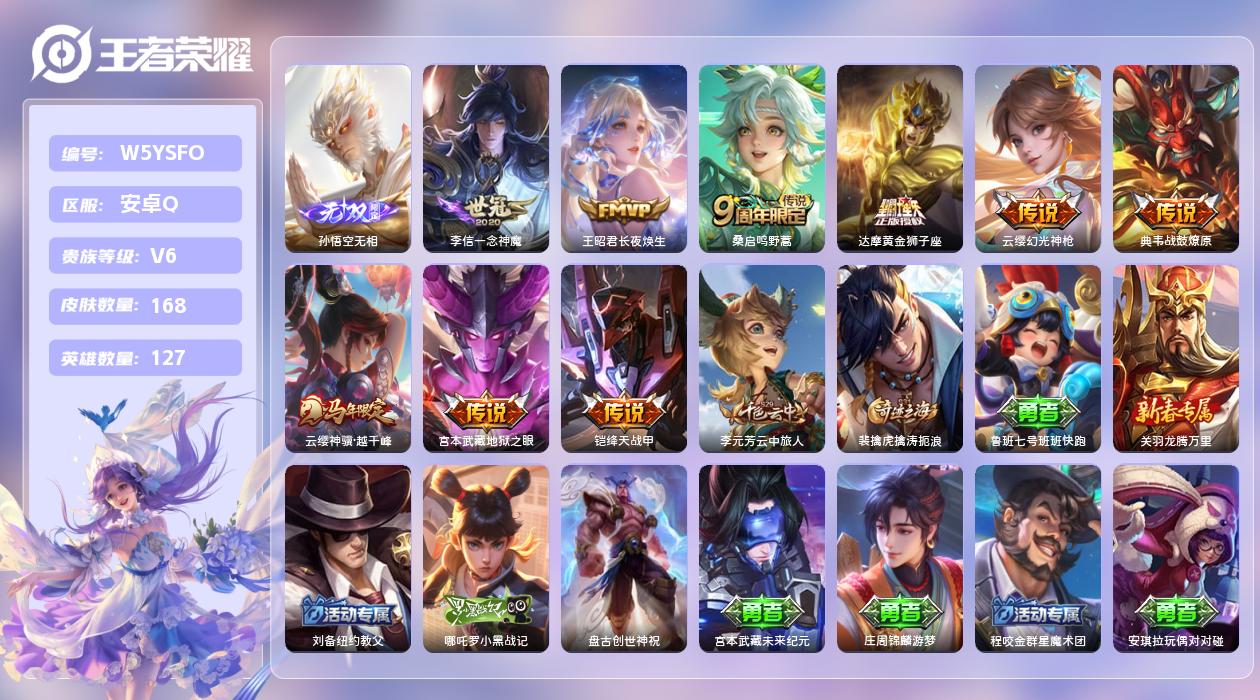Select the 宫本武藏未来纪元 skin card
The width and height of the screenshot is (1260, 700).
[761, 558]
